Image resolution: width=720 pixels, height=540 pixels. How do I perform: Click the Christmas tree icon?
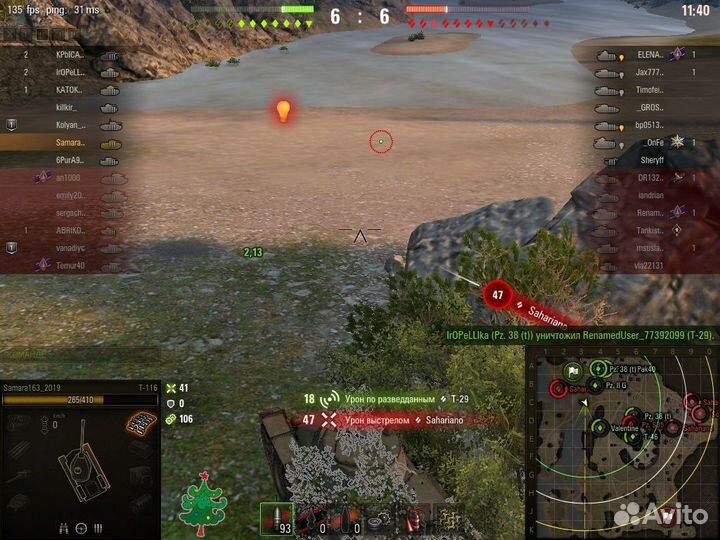203,506
